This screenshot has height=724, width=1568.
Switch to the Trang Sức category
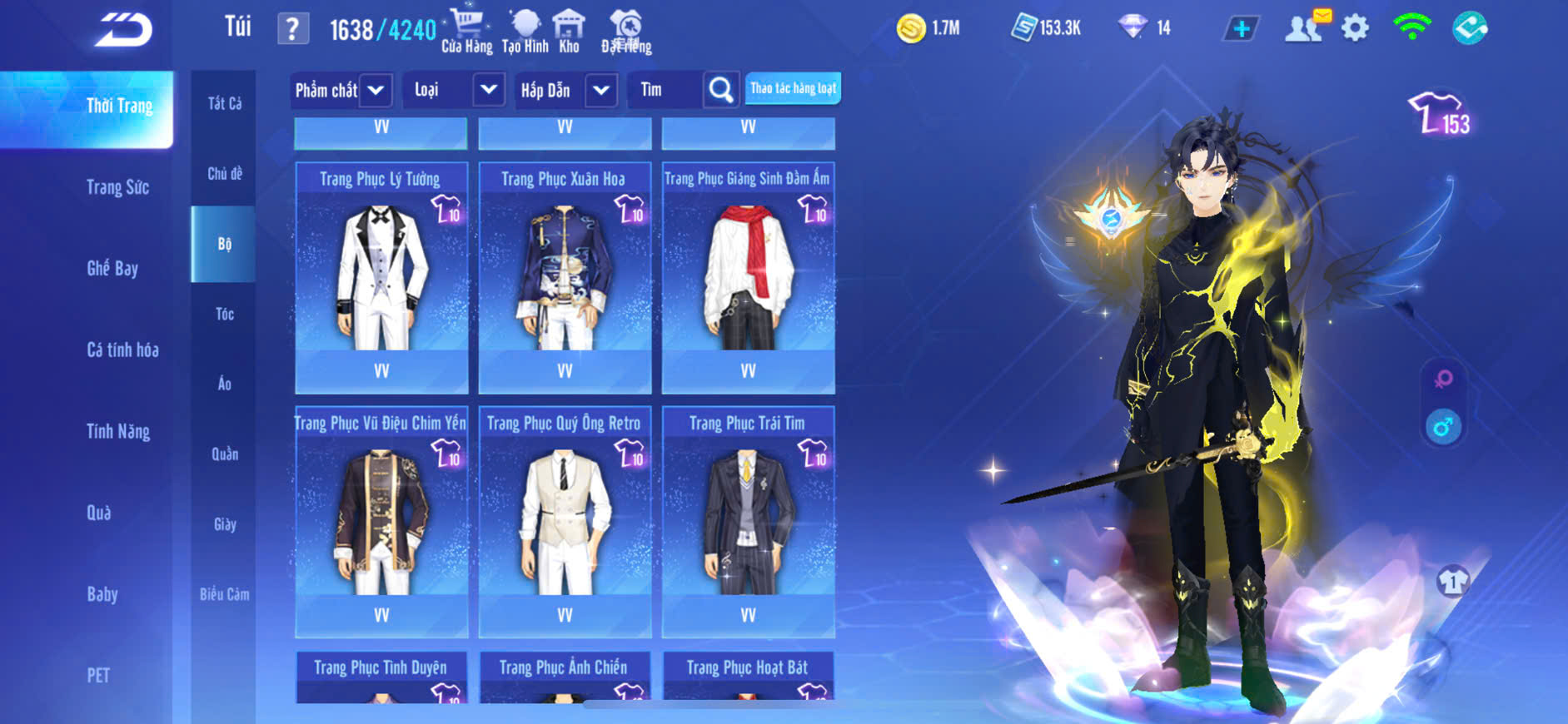pyautogui.click(x=117, y=187)
